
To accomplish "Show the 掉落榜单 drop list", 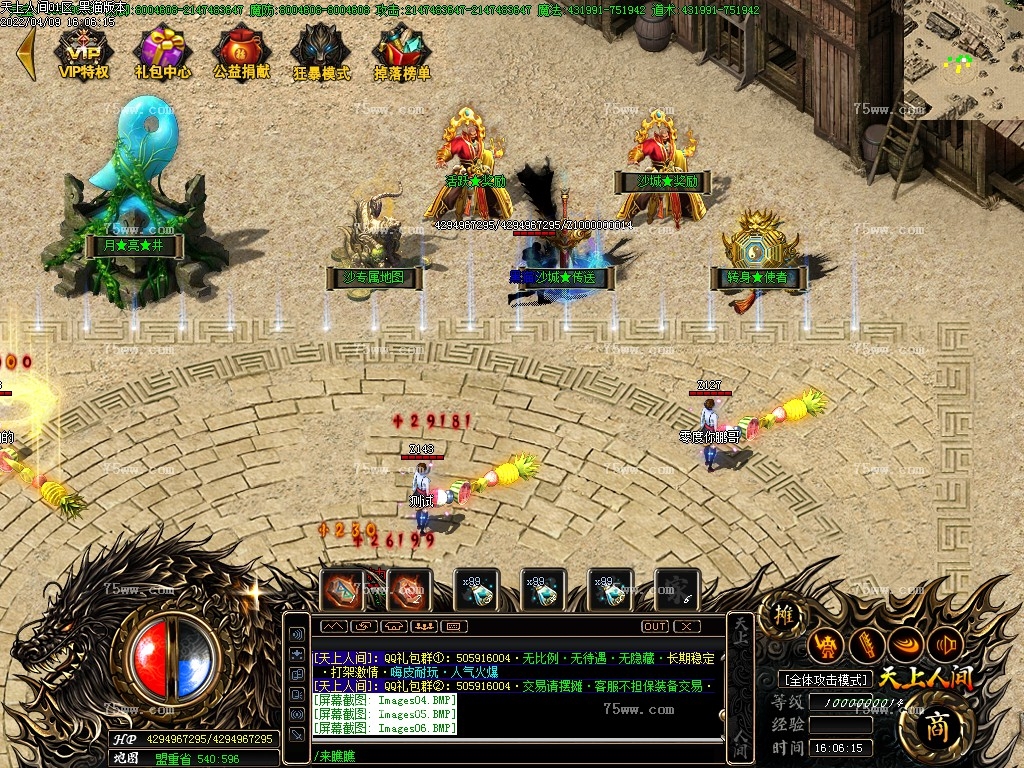I will pos(402,51).
